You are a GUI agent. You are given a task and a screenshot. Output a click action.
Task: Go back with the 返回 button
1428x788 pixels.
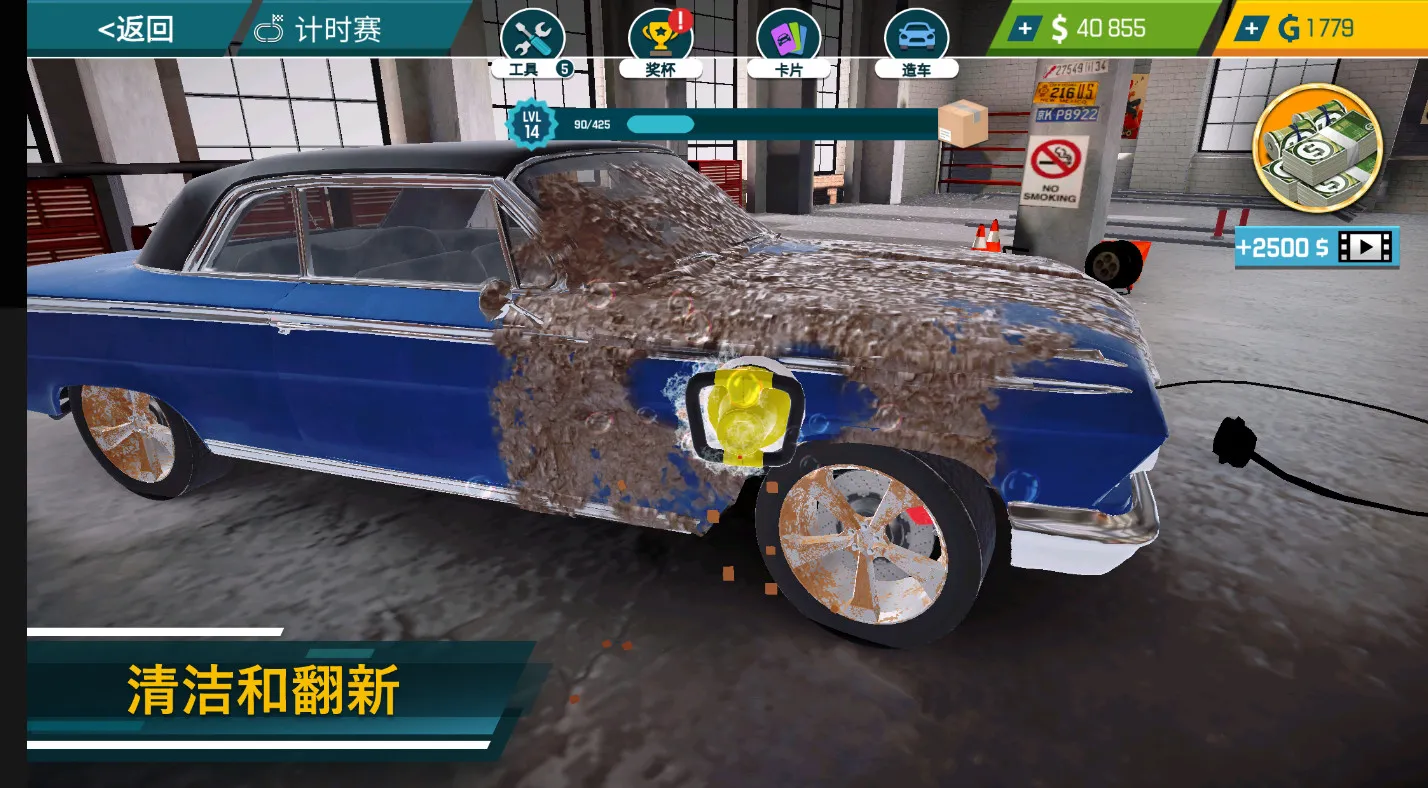135,29
